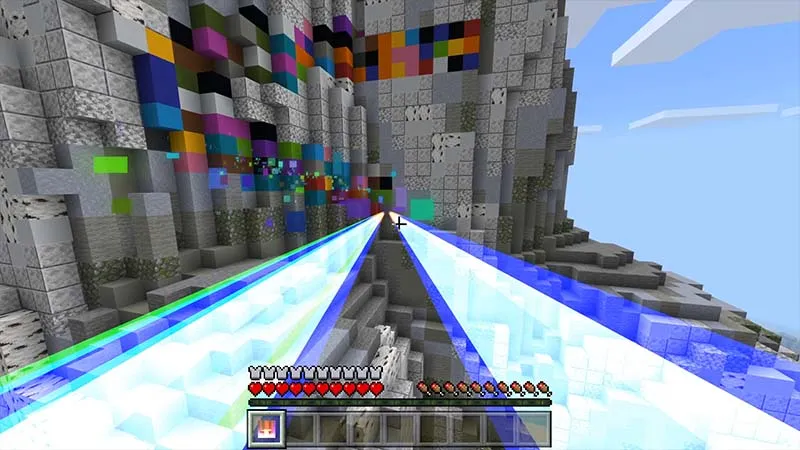Select the first hotbar slot with the item

point(267,429)
